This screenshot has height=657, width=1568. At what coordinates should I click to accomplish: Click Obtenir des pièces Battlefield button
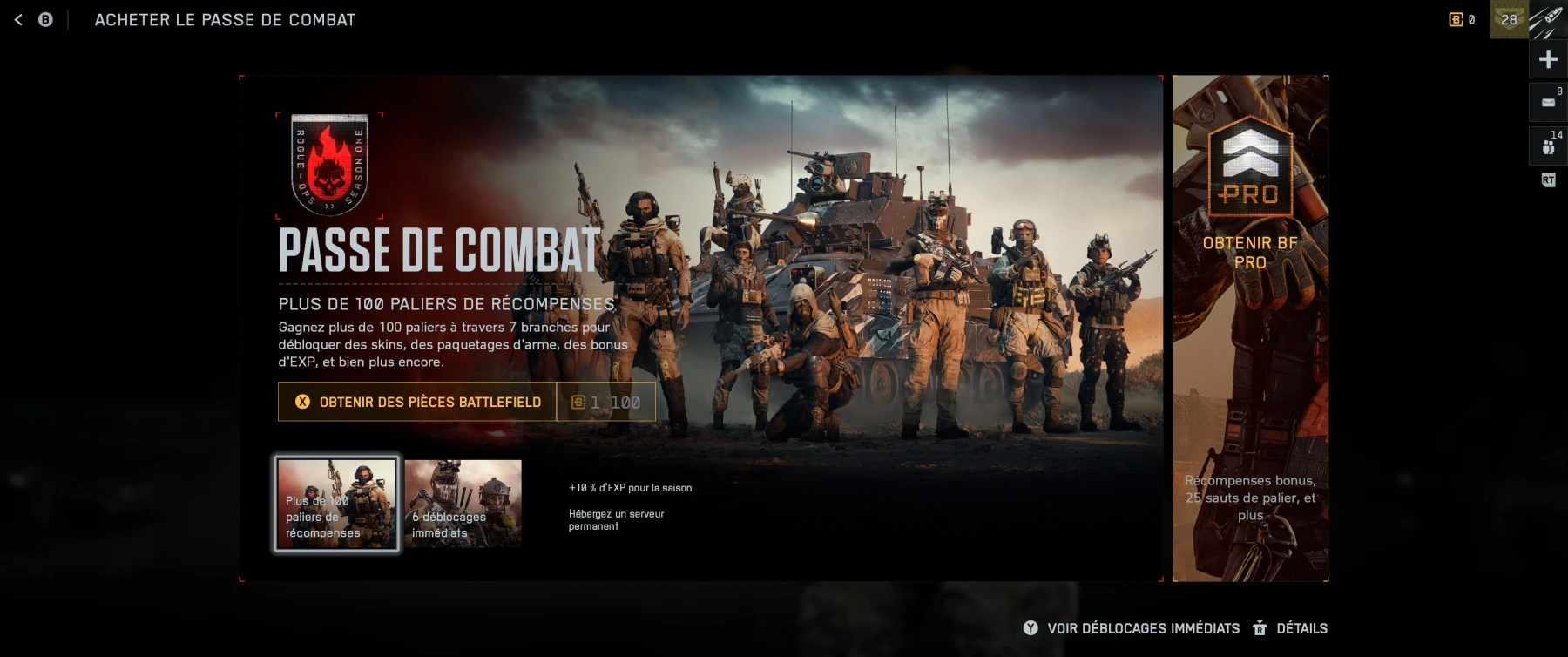[417, 402]
